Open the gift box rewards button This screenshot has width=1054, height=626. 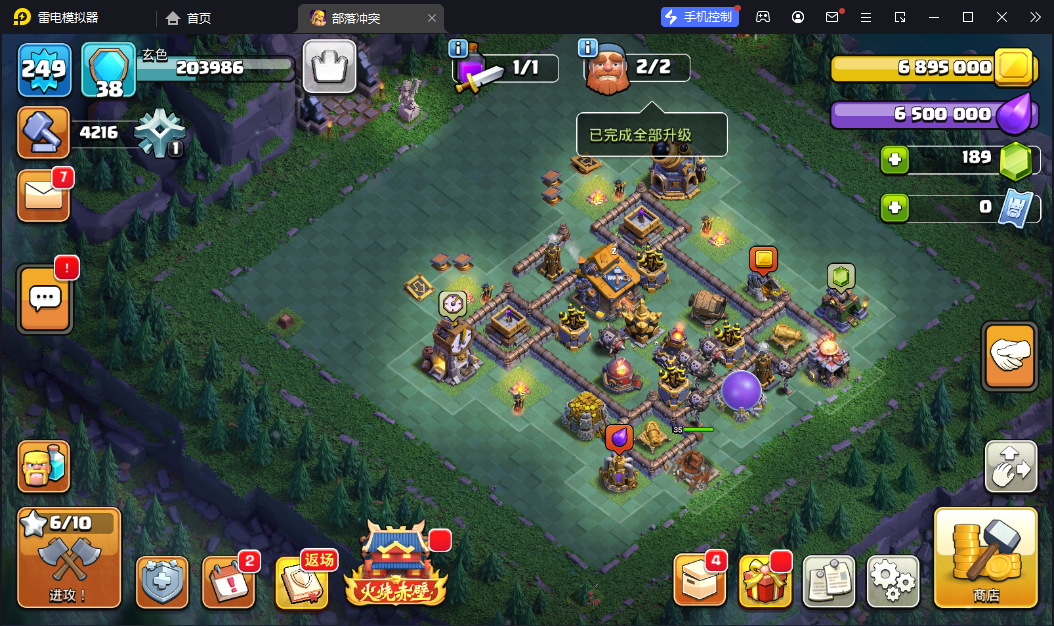click(x=764, y=581)
